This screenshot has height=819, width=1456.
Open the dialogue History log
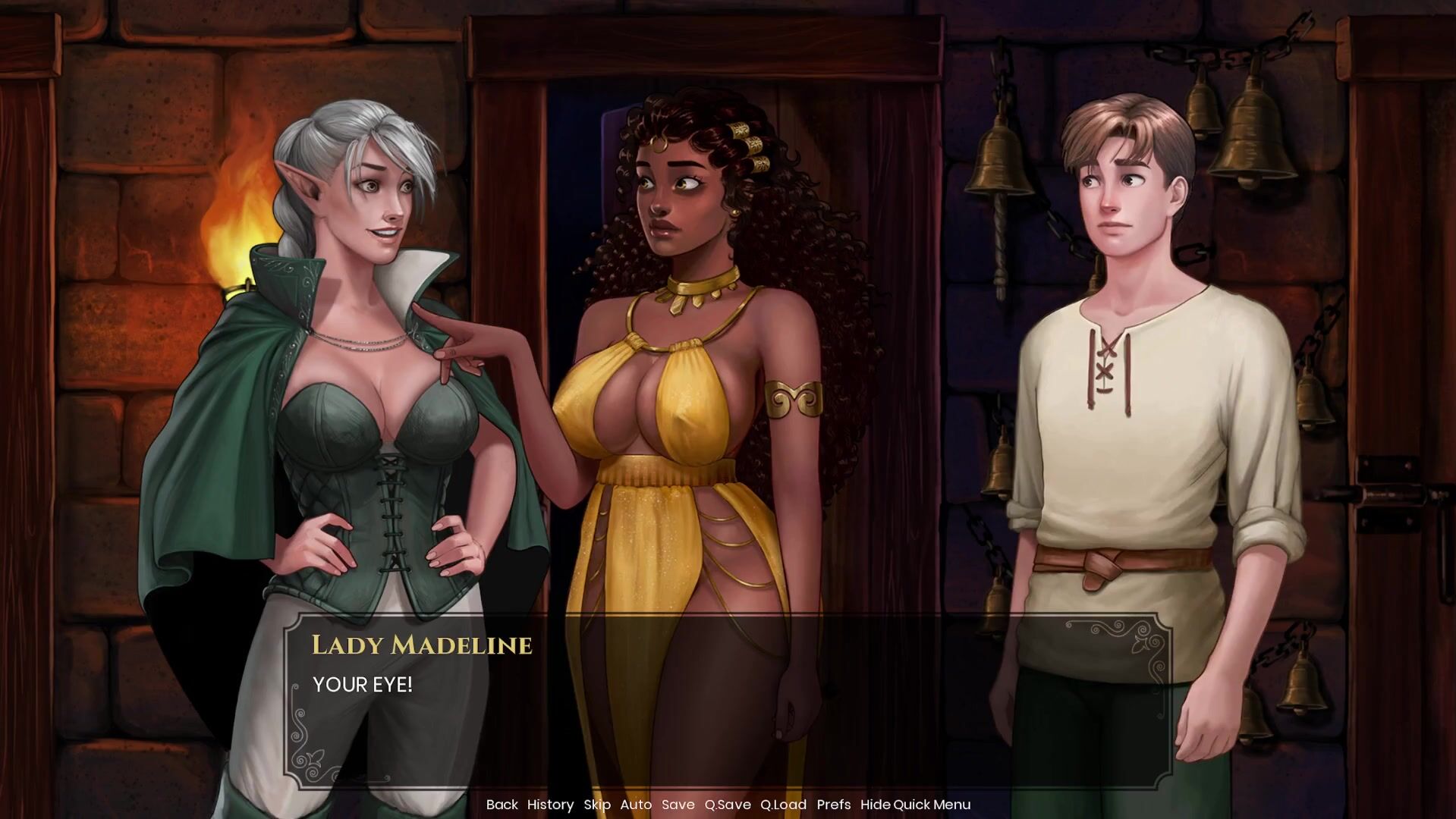pyautogui.click(x=550, y=805)
